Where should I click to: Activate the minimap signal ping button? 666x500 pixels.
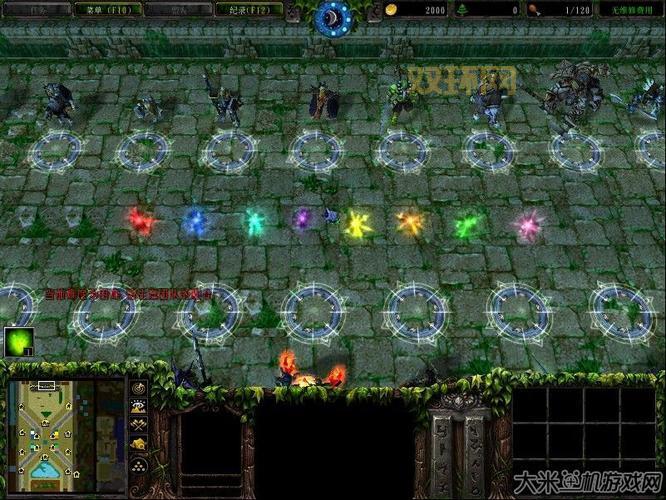tap(139, 388)
